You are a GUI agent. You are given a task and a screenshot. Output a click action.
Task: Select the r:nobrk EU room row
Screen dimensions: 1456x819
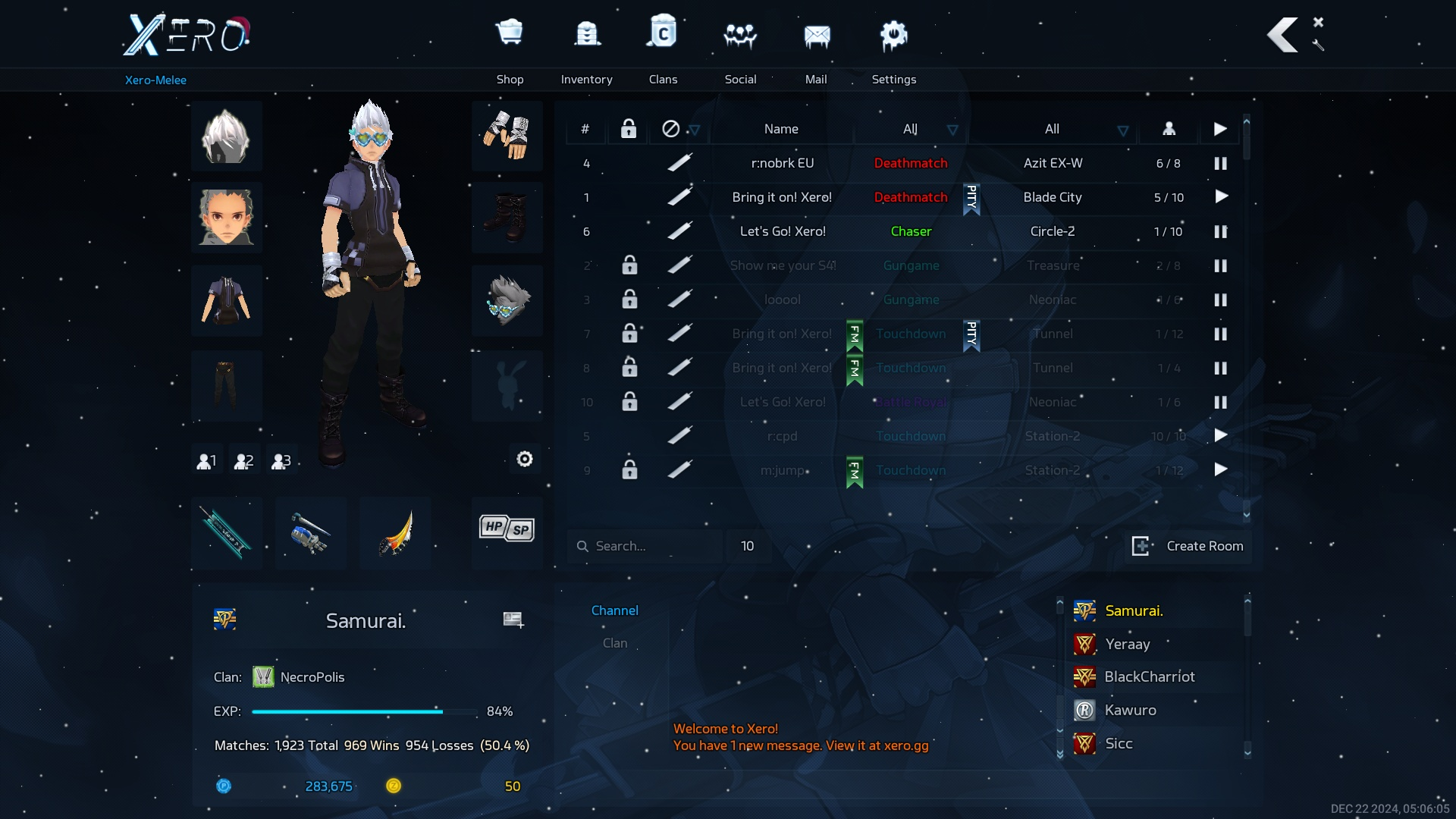coord(782,163)
